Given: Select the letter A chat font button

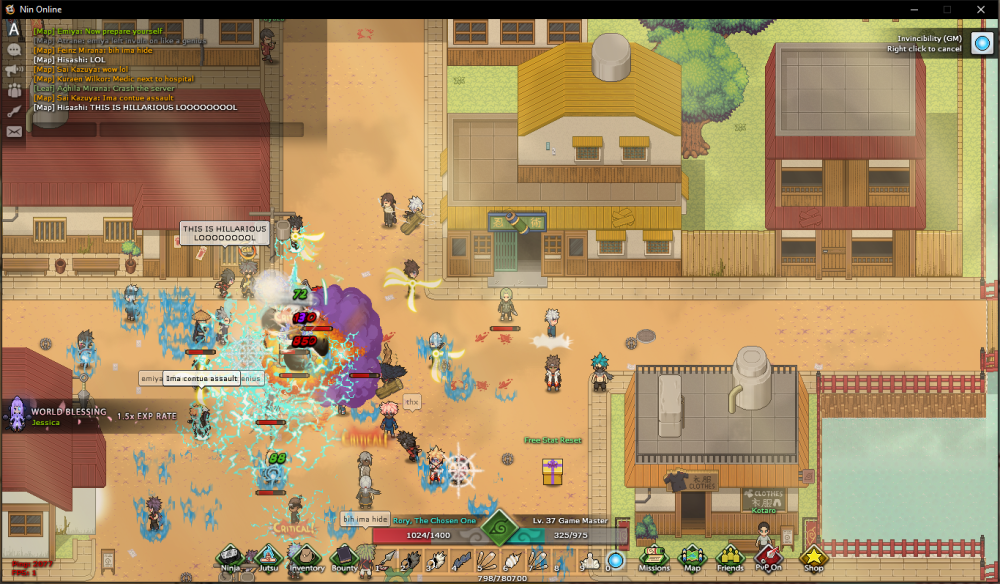Looking at the screenshot, I should tap(14, 29).
